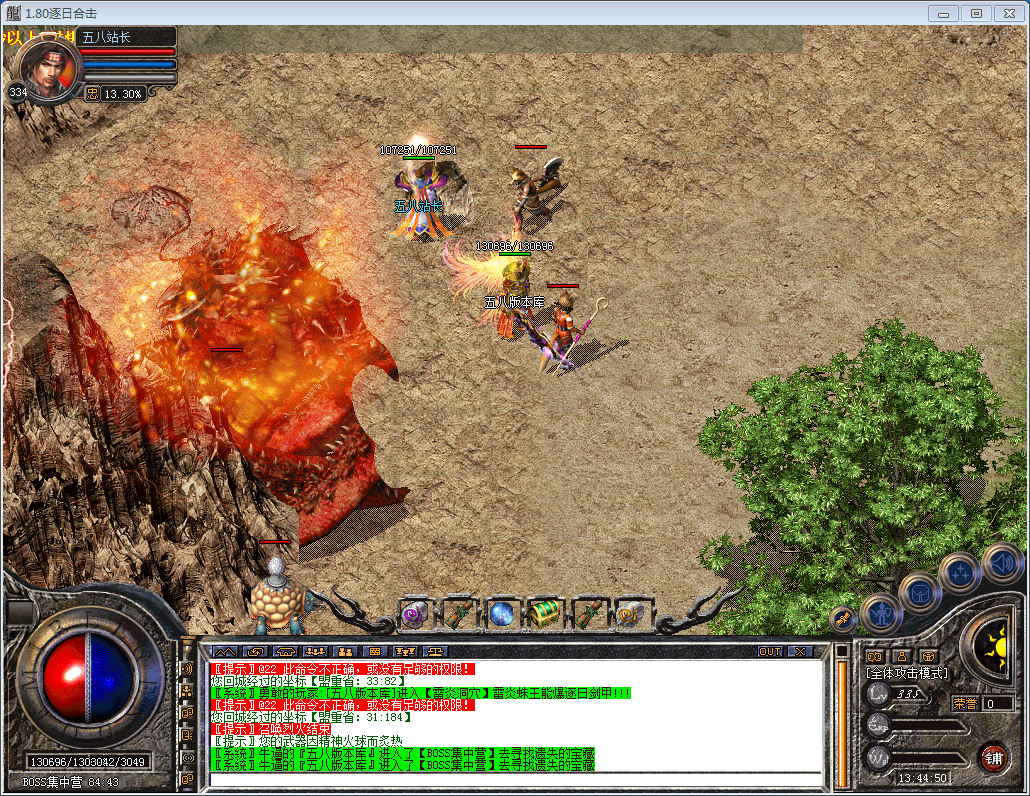
Task: Select the golden treasure chest hotbar slot
Action: (545, 614)
